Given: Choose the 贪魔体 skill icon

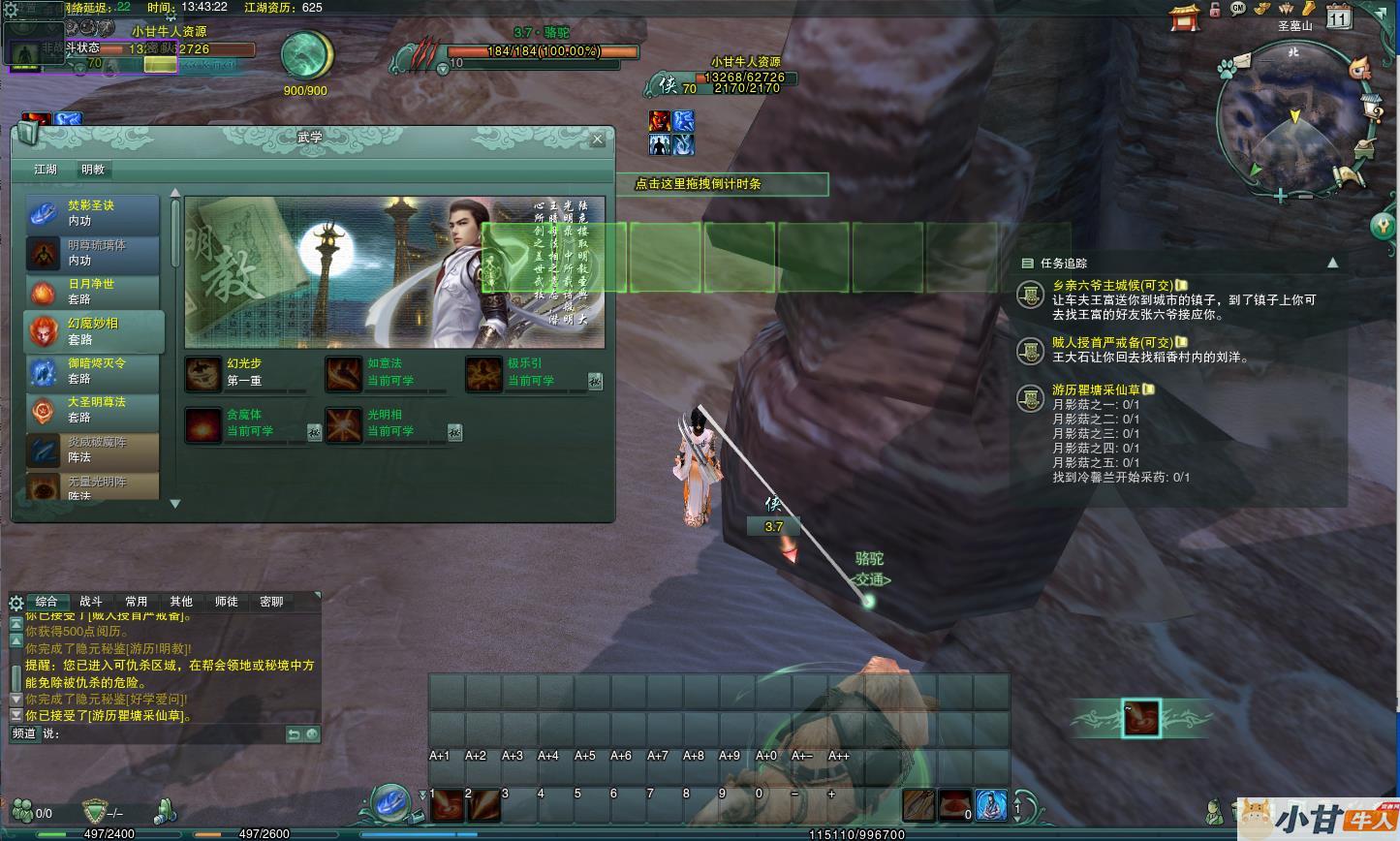Looking at the screenshot, I should coord(203,424).
